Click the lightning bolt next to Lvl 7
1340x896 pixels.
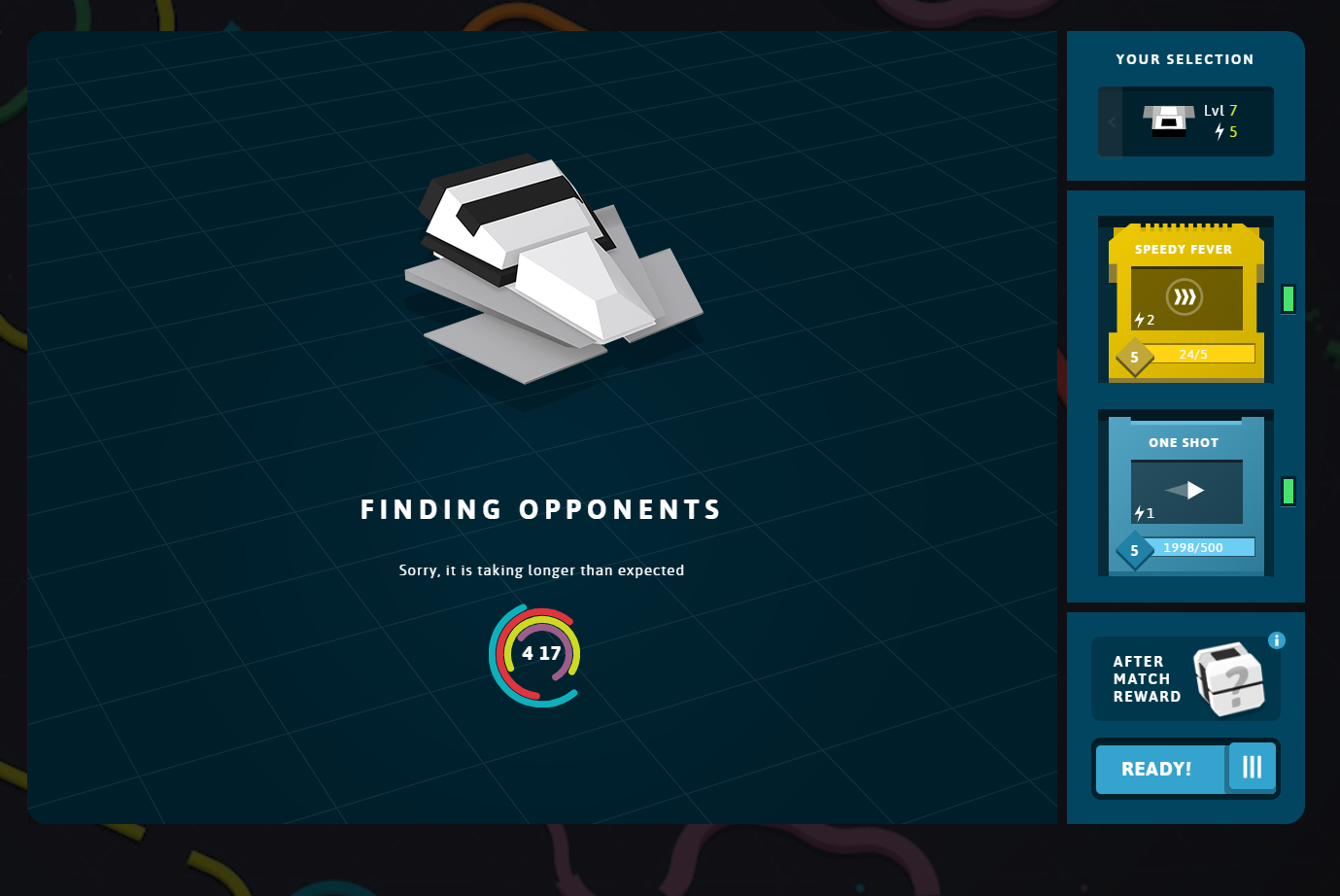1220,133
